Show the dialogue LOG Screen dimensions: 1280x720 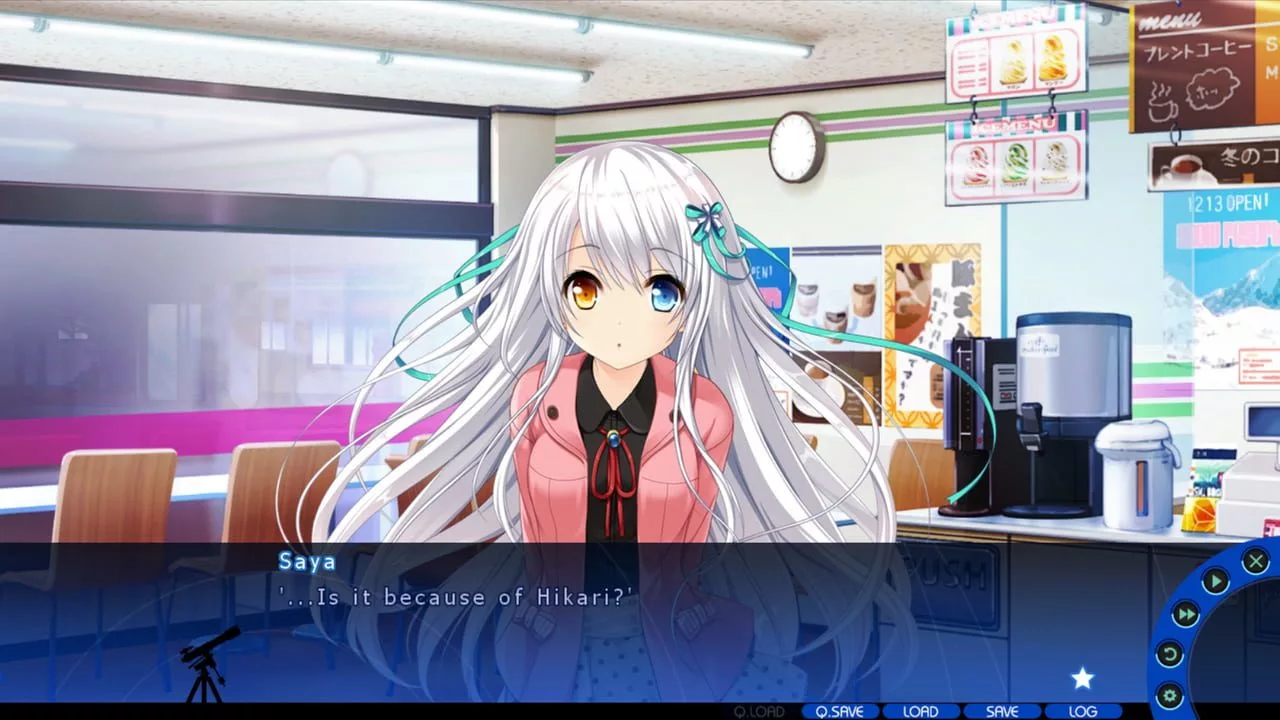pos(1083,711)
